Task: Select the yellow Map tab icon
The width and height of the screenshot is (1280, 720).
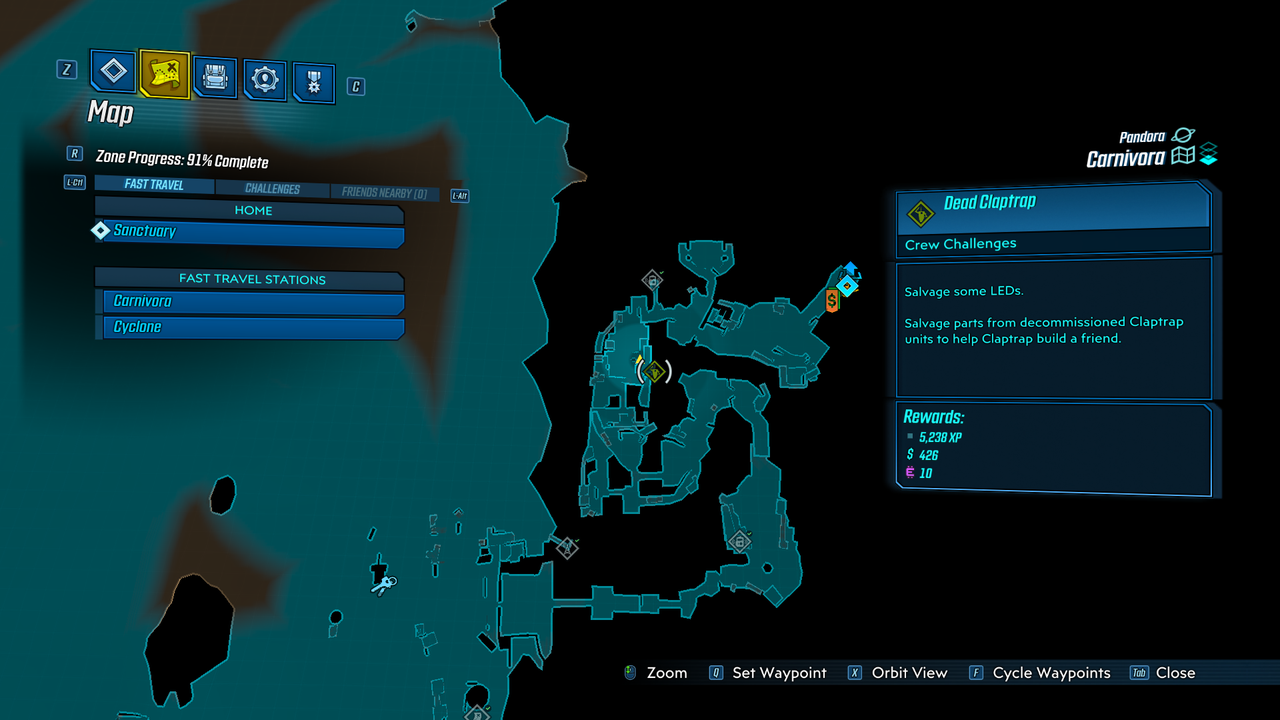Action: [x=164, y=72]
